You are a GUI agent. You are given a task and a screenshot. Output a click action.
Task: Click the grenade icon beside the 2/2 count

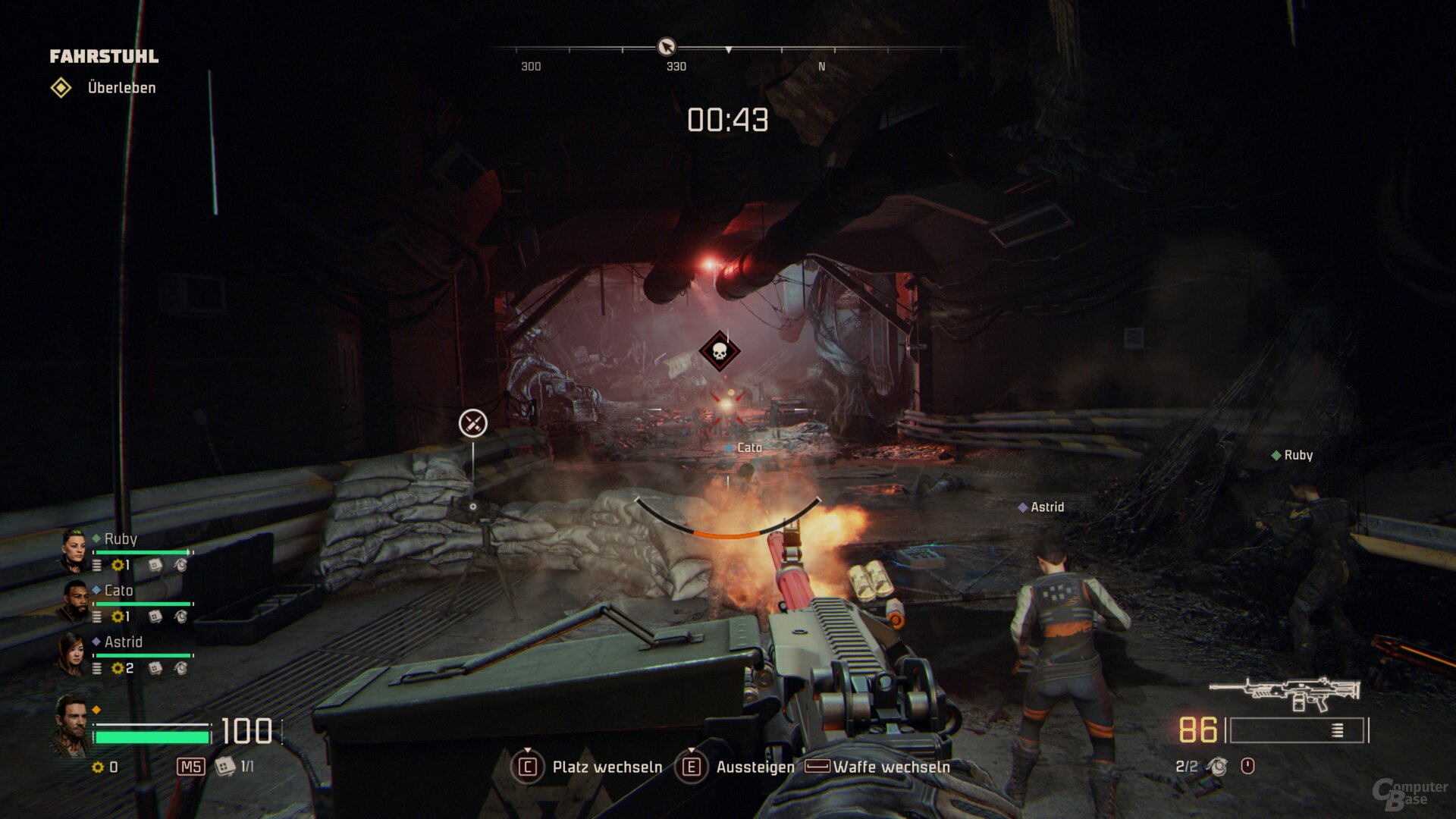1218,767
